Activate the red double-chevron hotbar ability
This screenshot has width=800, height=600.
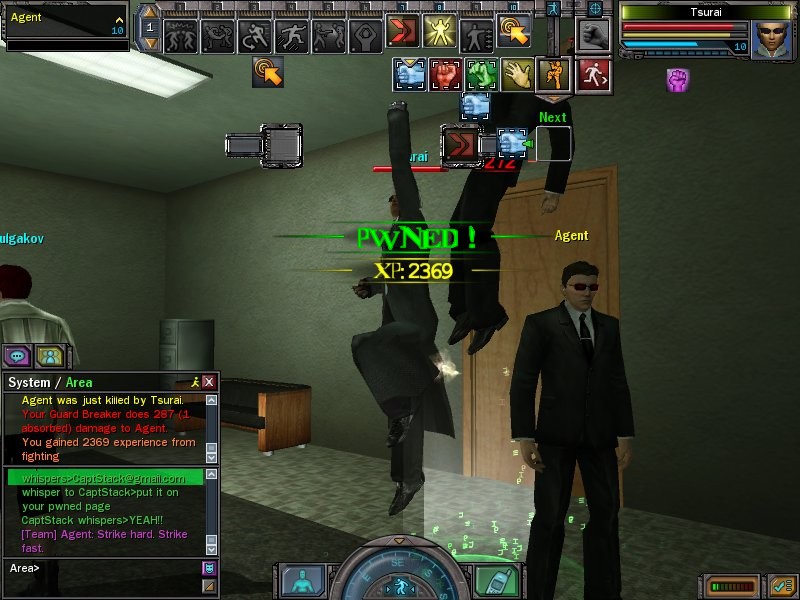(404, 32)
